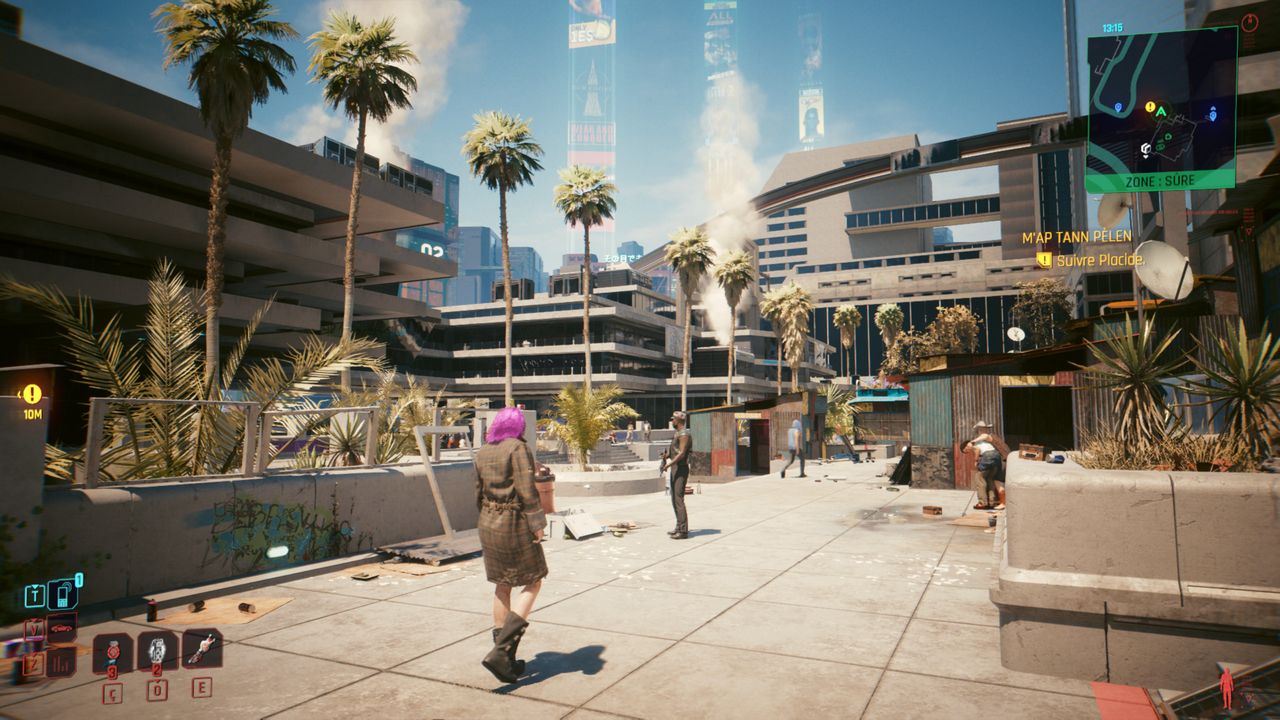Click the red body status figure icon
Screen dimensions: 1280x720
click(x=1226, y=687)
